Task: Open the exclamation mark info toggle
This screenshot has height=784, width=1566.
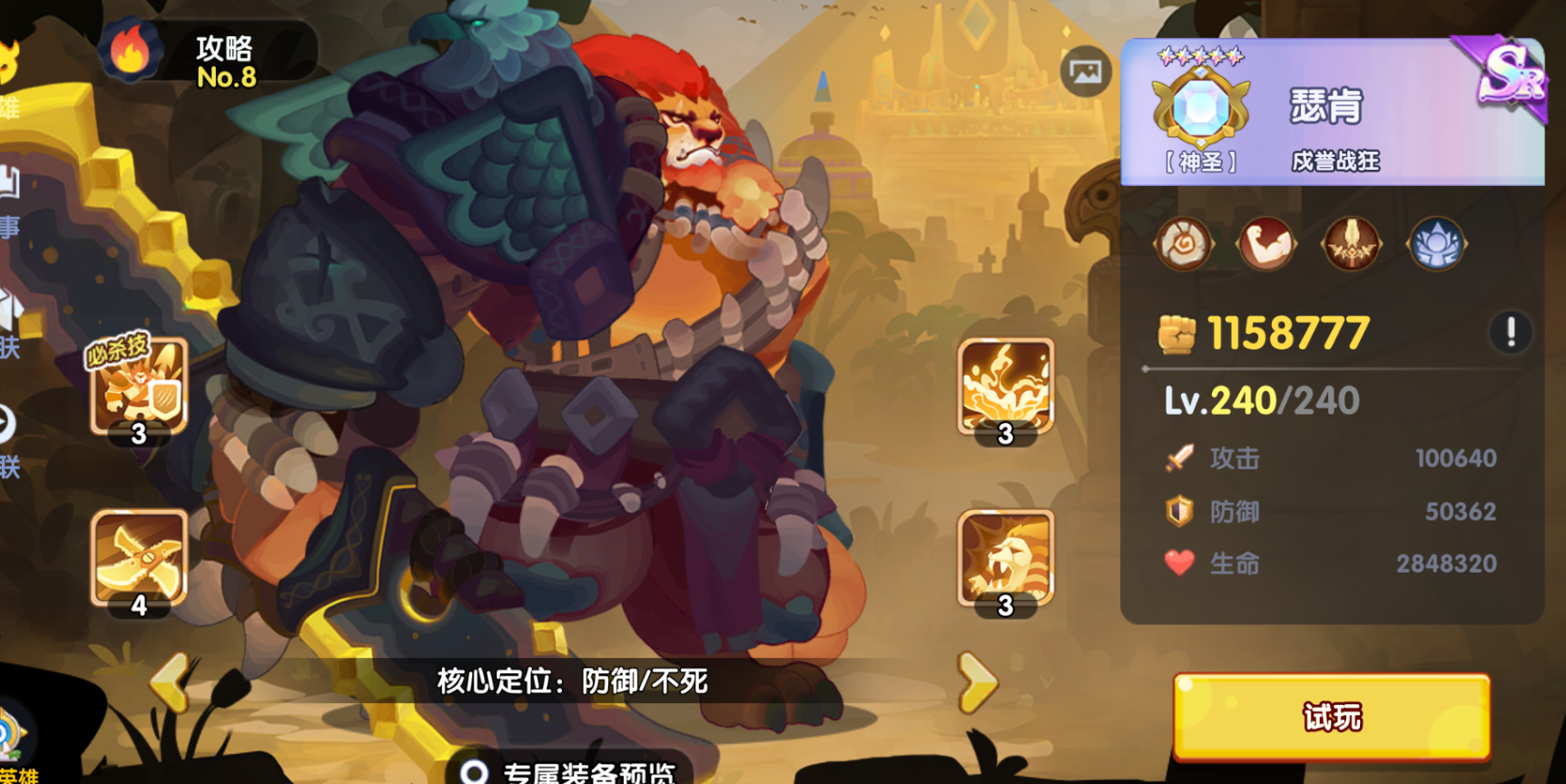Action: pos(1511,333)
